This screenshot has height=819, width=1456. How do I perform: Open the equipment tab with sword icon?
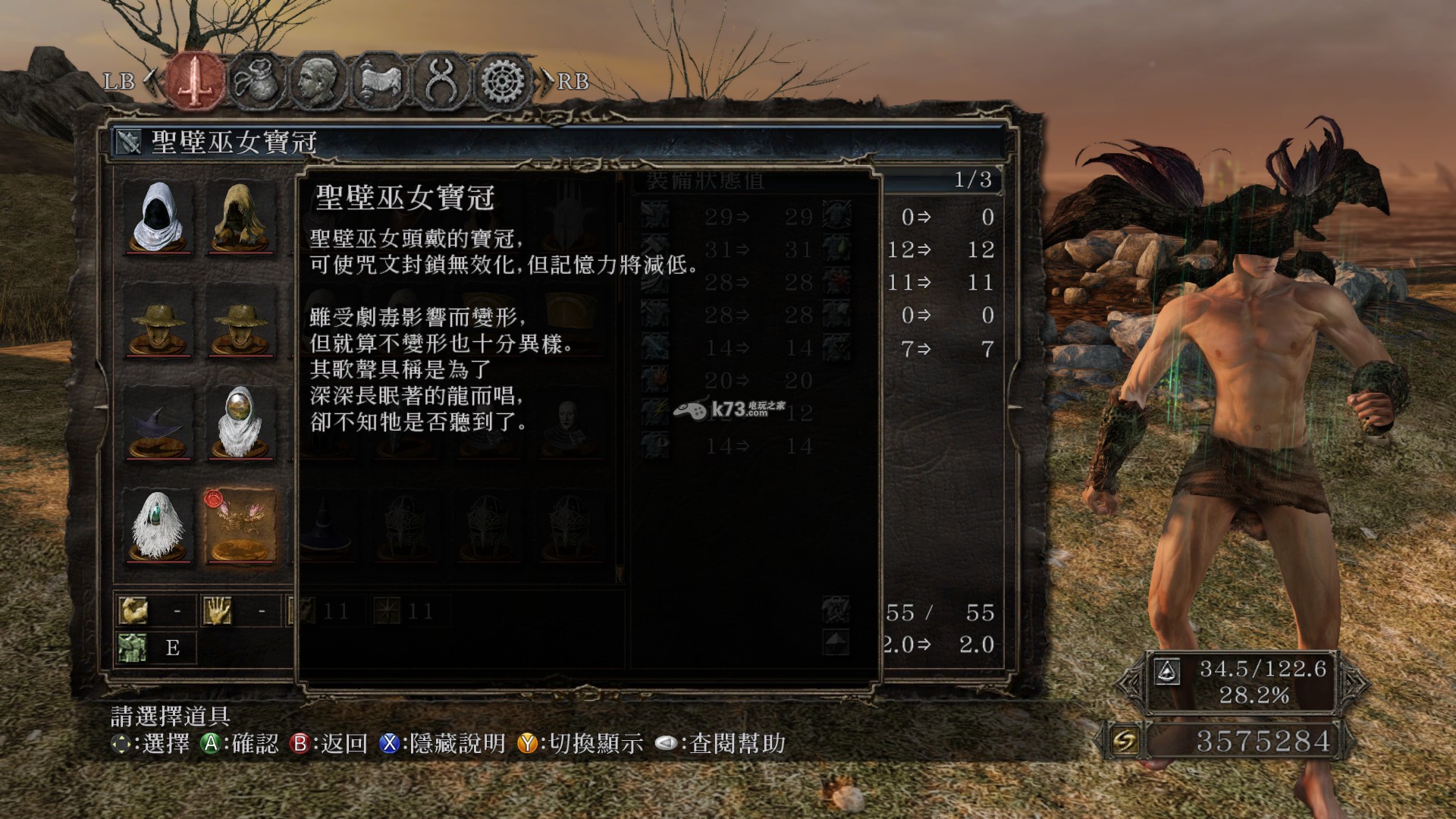click(x=196, y=80)
